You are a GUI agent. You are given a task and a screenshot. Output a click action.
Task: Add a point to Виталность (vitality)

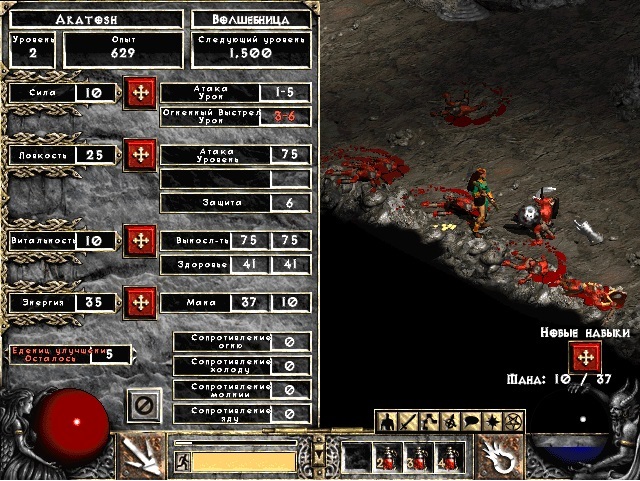[140, 241]
